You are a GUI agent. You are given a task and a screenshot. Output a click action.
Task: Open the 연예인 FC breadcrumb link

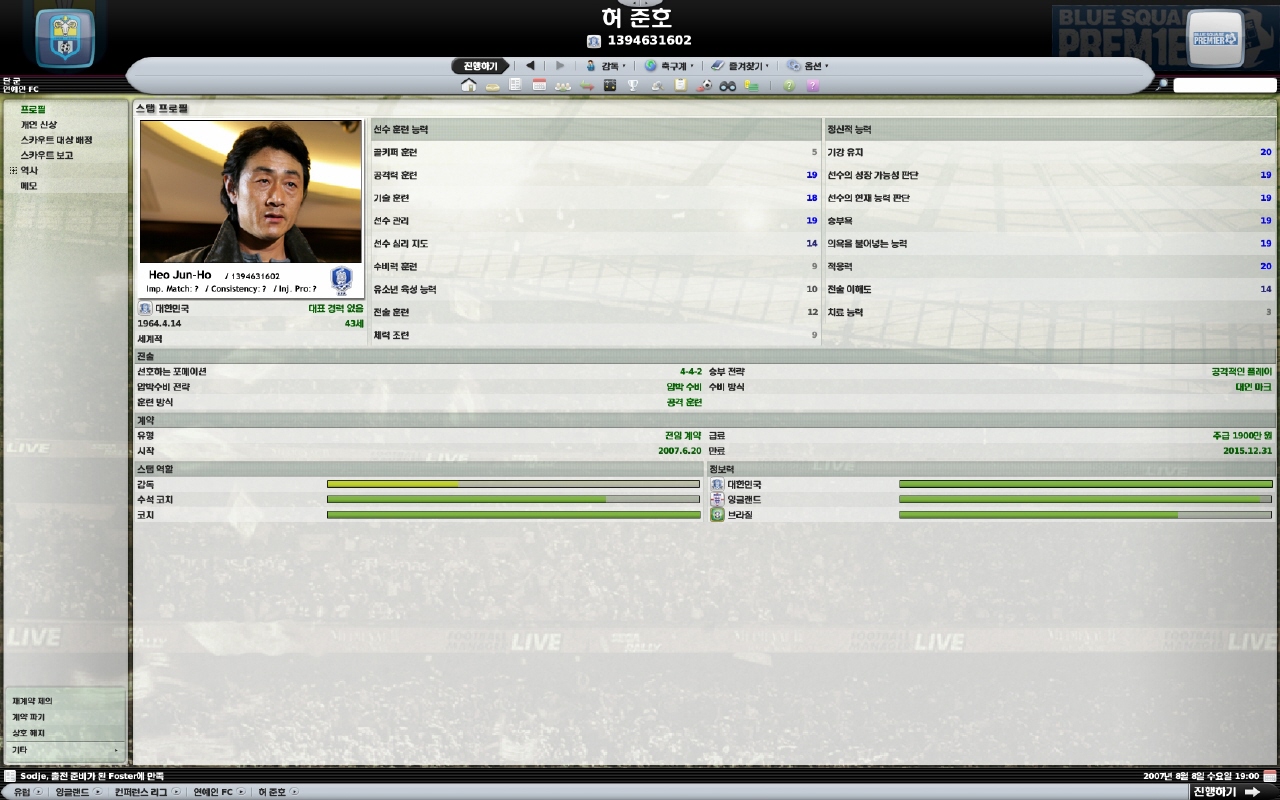click(x=213, y=792)
